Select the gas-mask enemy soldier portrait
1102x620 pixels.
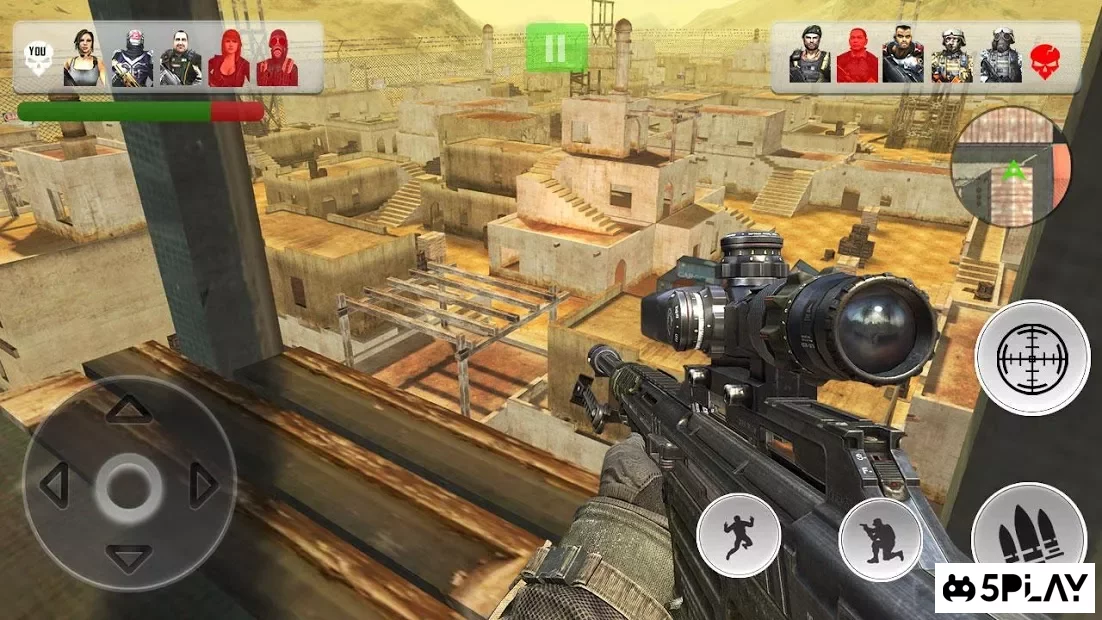pos(1000,58)
